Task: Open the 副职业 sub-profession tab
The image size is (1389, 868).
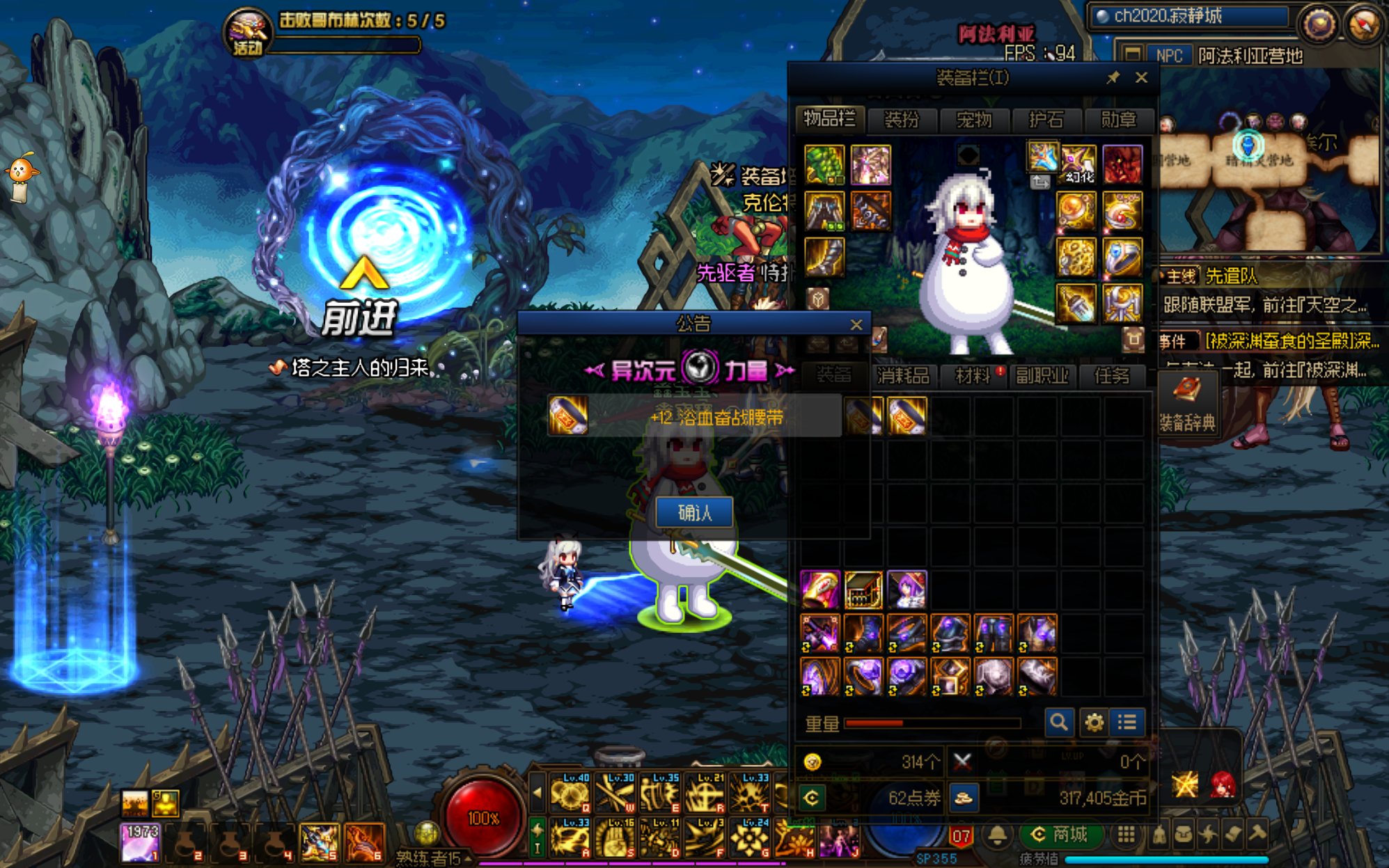Action: 1042,376
